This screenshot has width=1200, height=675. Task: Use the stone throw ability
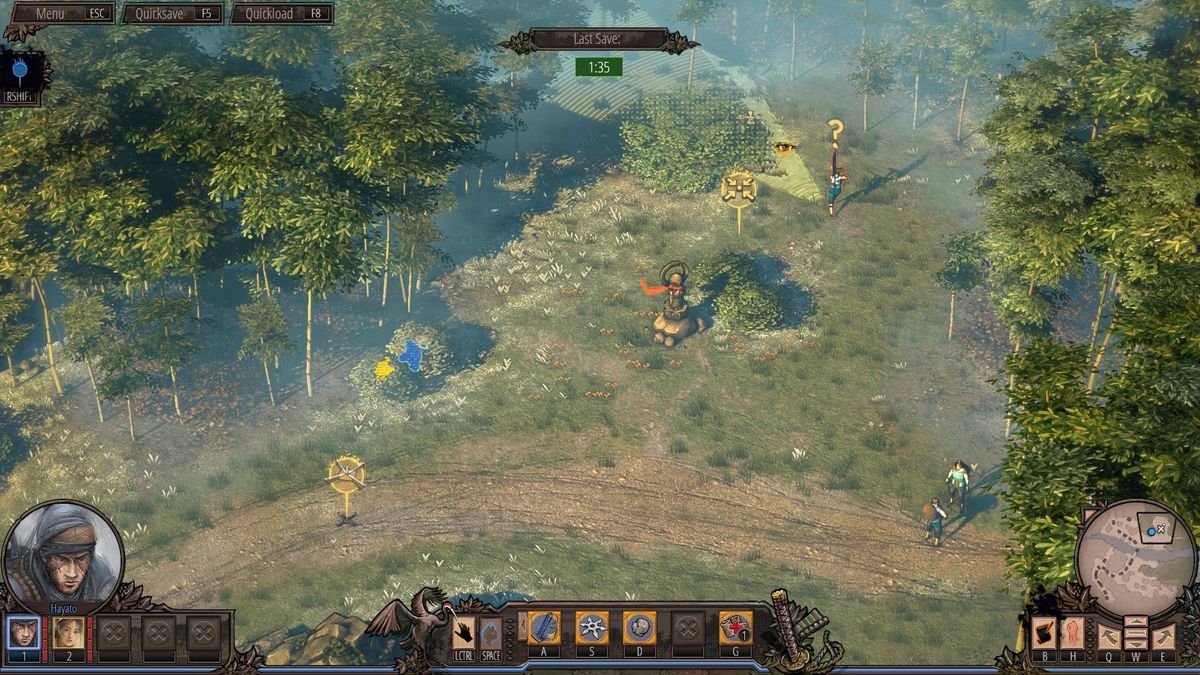(x=640, y=628)
